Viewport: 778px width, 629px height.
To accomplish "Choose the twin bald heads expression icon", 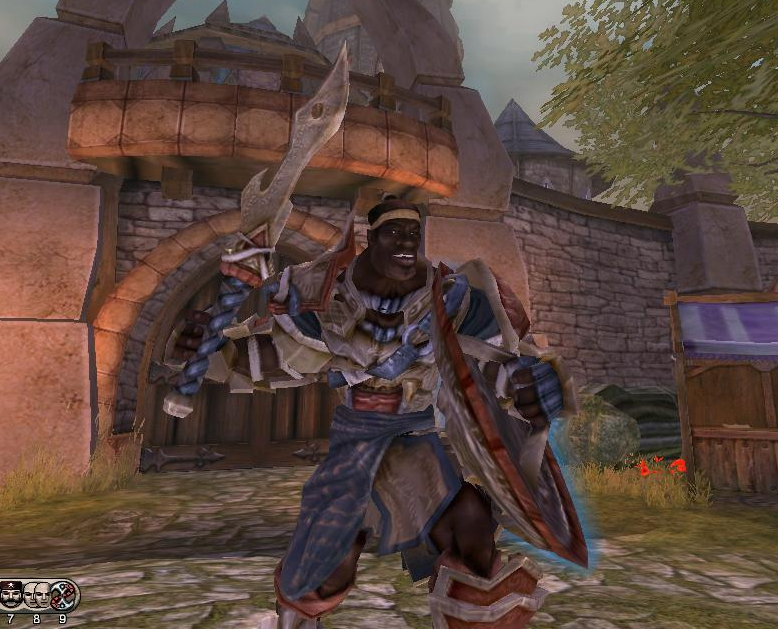I will [x=37, y=595].
